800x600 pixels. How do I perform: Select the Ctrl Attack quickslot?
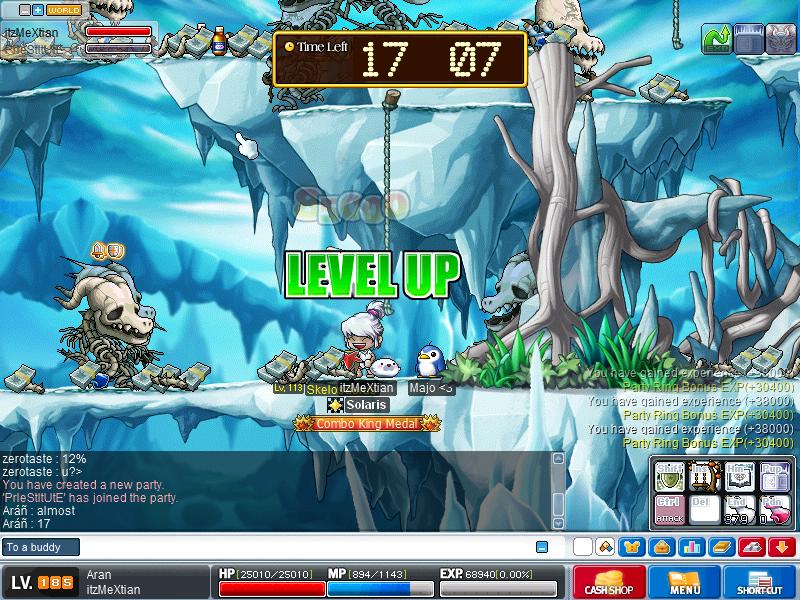click(669, 508)
